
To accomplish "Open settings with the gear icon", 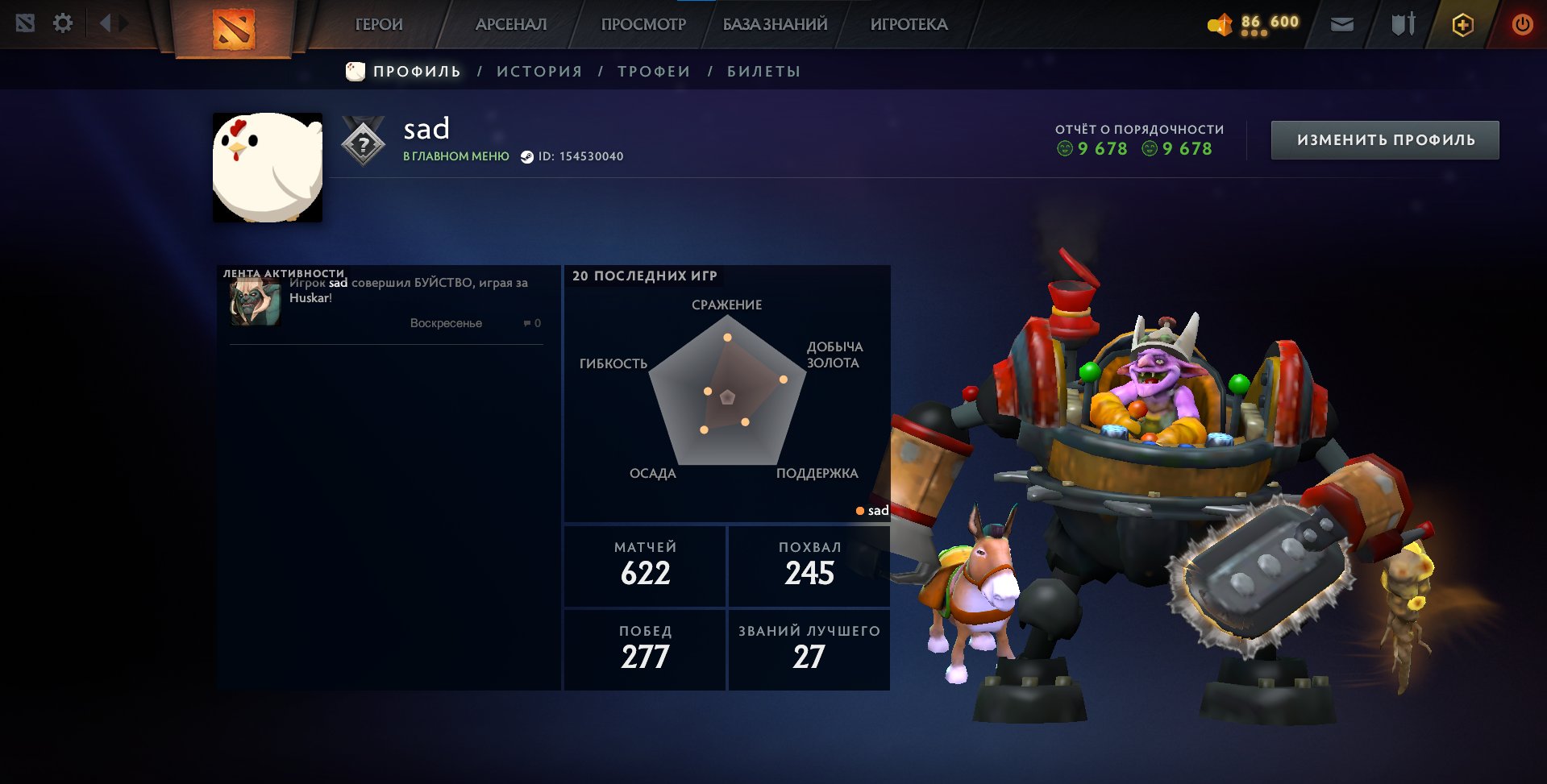I will click(x=63, y=23).
